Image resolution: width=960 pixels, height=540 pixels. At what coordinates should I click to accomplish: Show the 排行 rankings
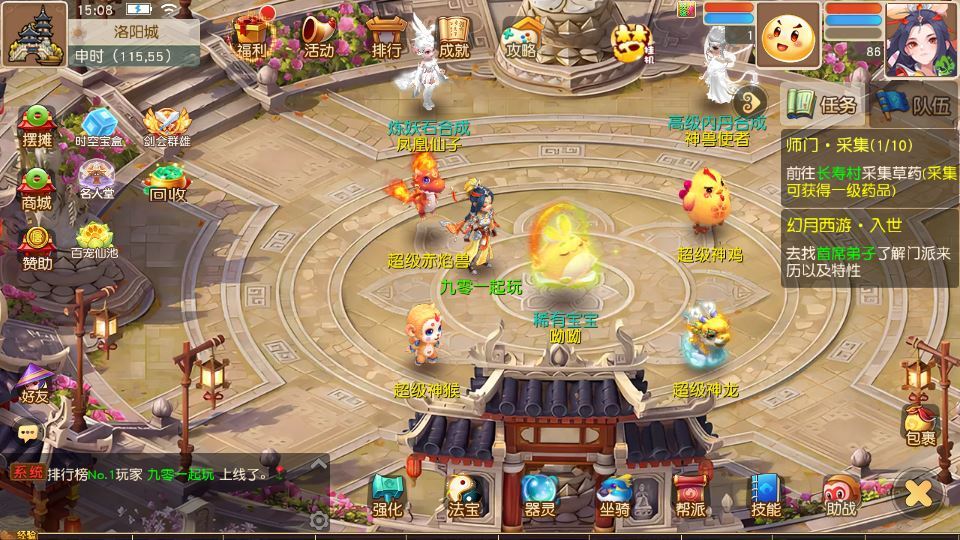[x=386, y=35]
